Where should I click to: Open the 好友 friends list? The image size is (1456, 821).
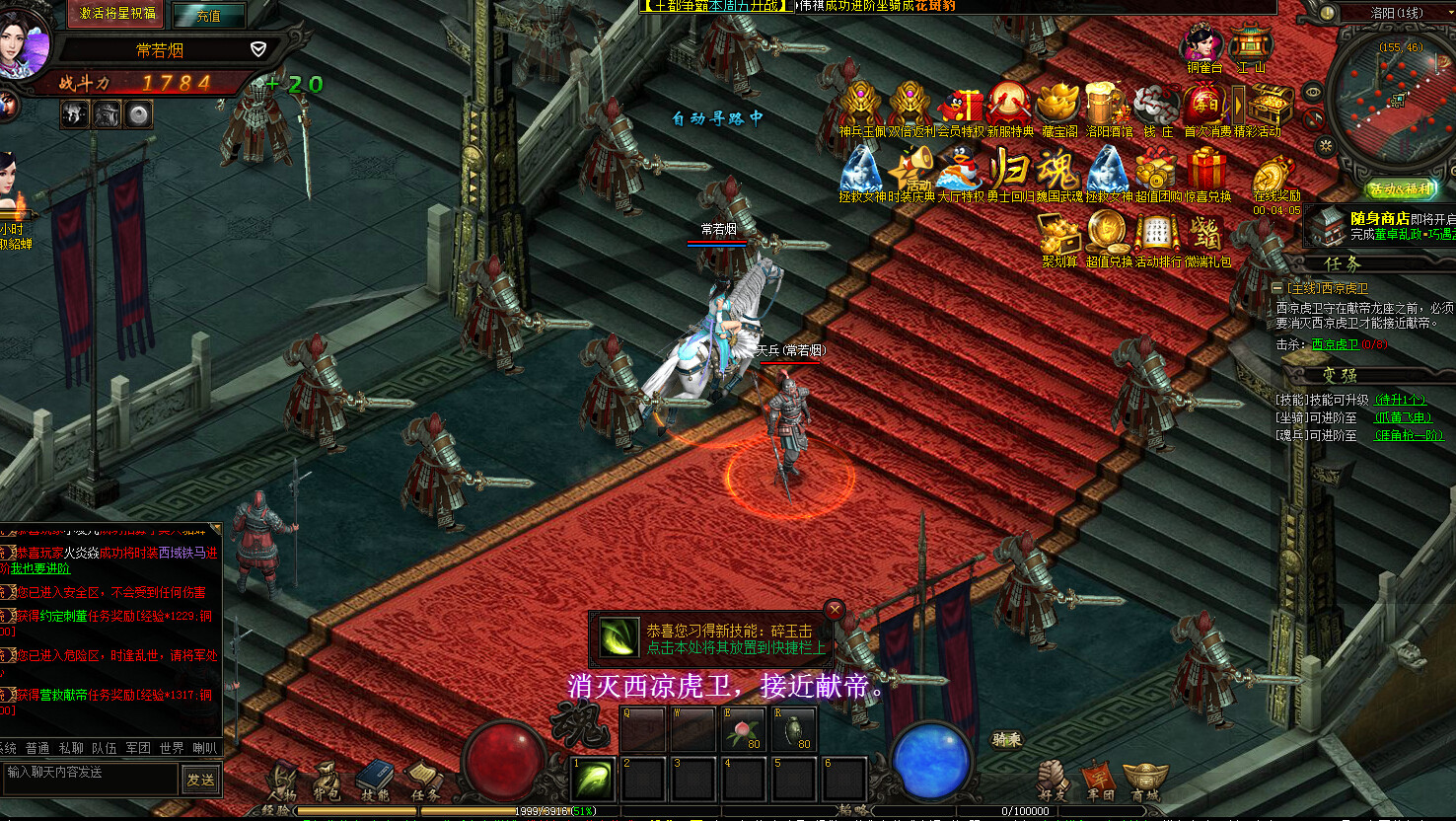(1053, 781)
